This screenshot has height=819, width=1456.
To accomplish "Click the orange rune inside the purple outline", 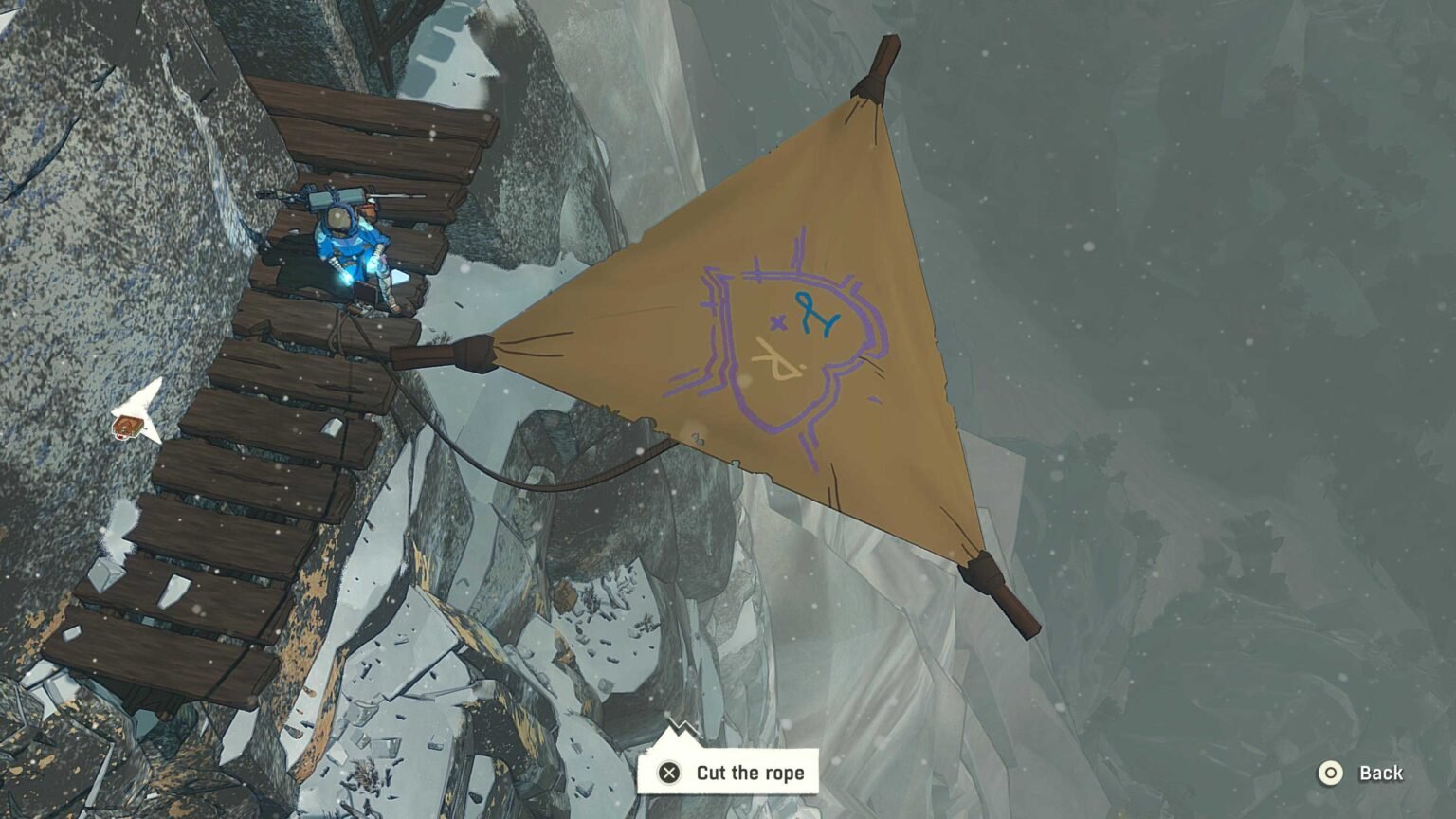I will coord(775,358).
